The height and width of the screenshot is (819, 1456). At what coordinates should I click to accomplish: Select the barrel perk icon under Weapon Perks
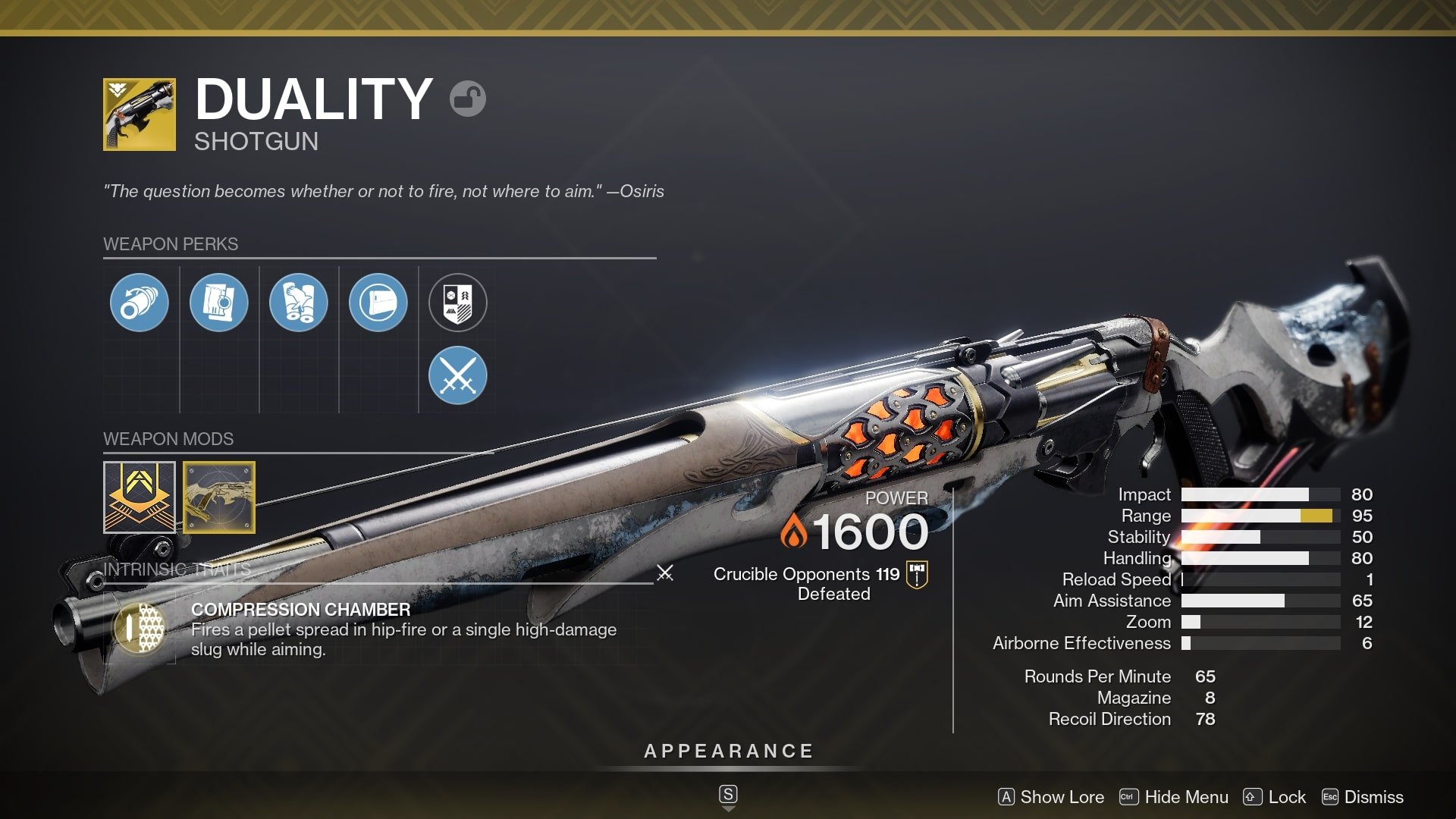click(139, 301)
